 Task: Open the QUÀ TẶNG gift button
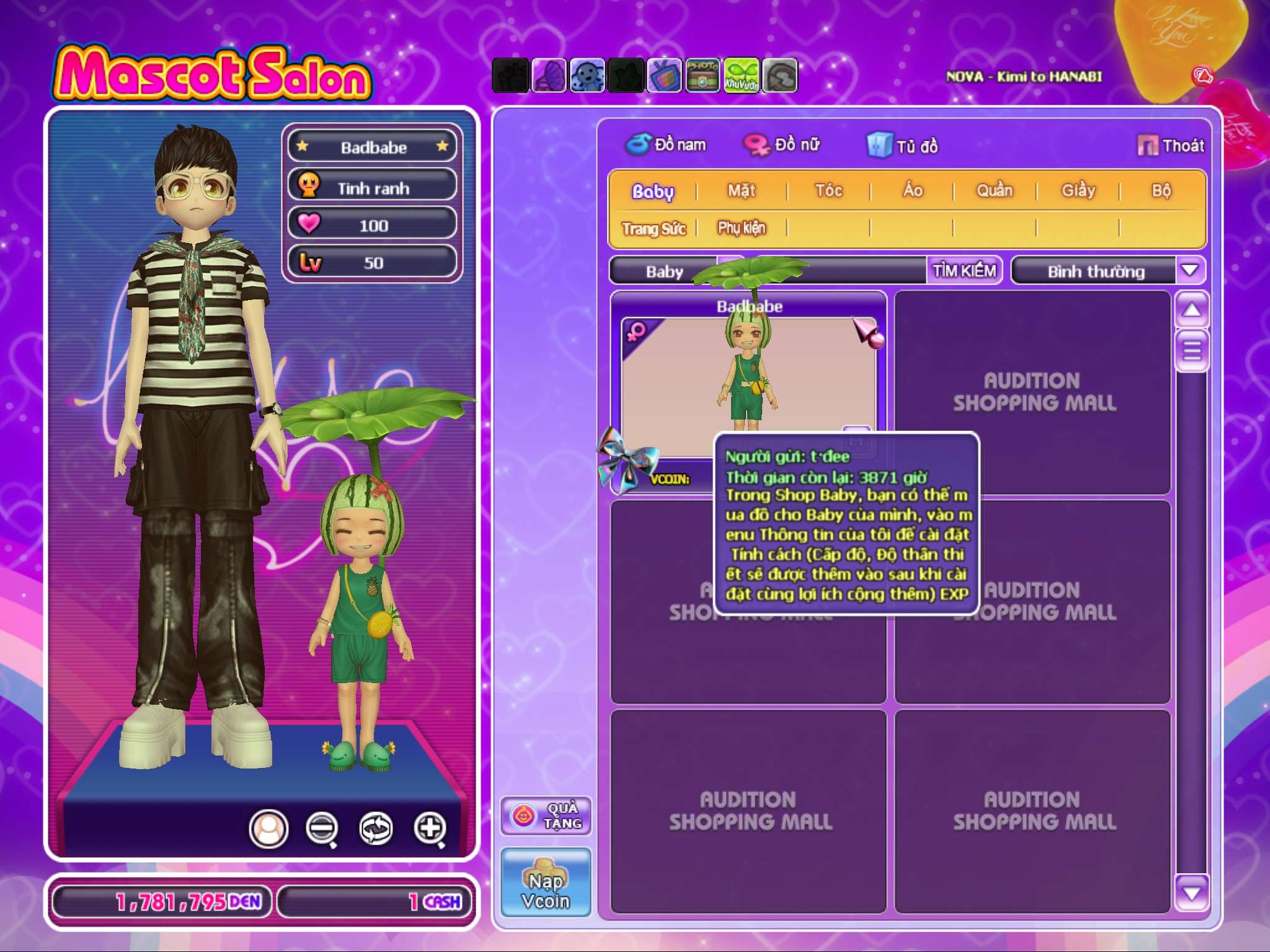pos(546,816)
